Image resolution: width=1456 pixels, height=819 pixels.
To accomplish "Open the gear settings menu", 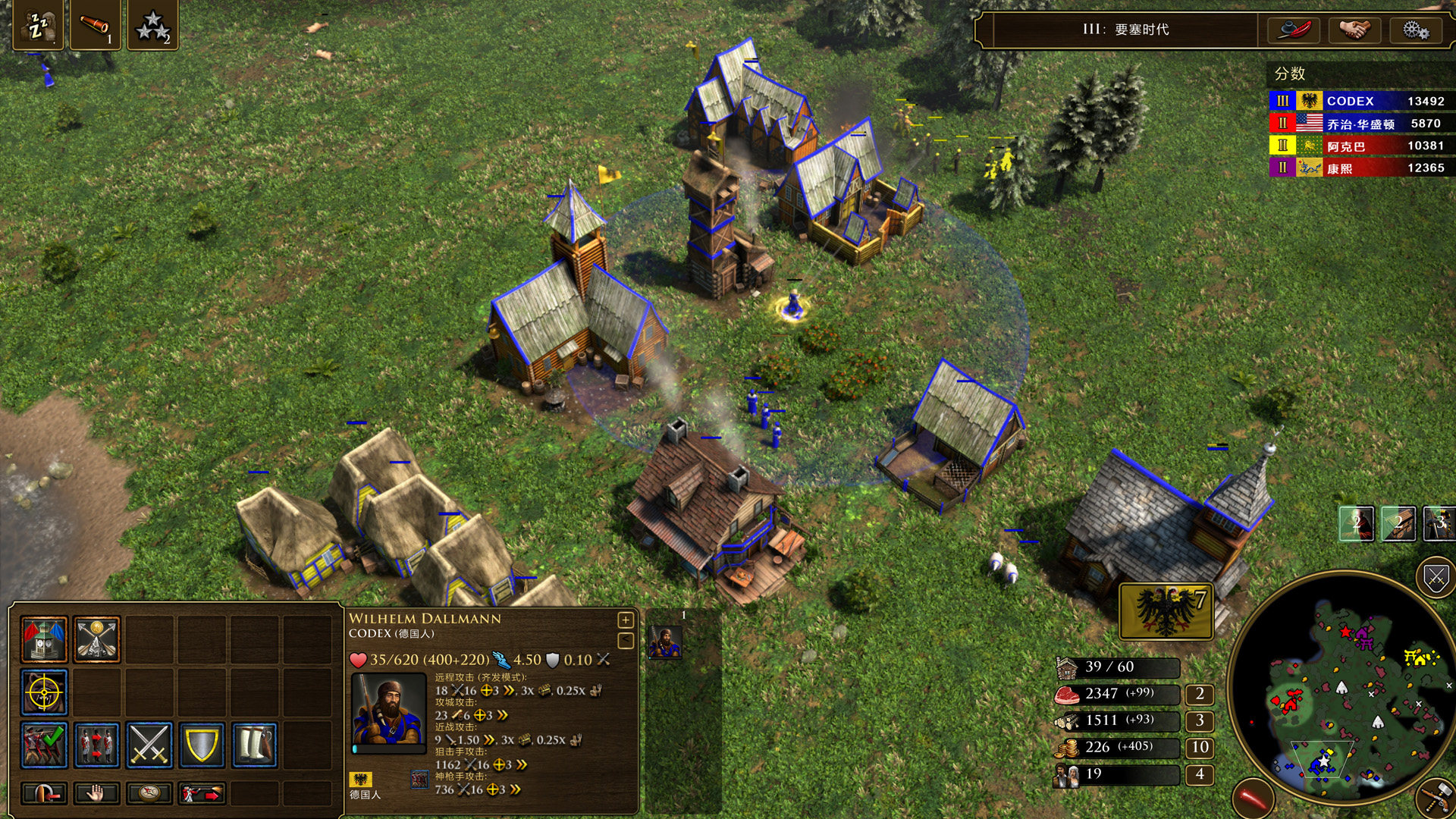I will click(1414, 30).
